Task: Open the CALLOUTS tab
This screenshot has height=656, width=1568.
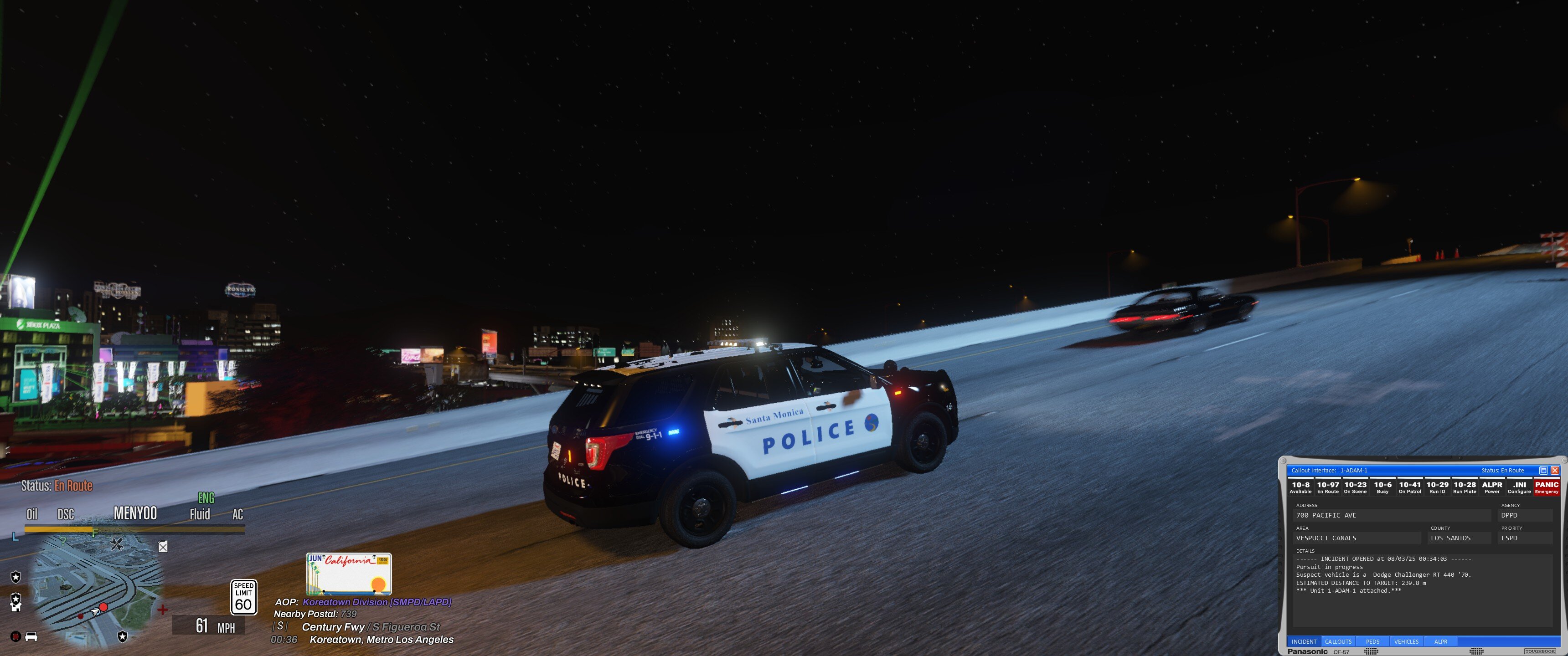Action: 1338,641
